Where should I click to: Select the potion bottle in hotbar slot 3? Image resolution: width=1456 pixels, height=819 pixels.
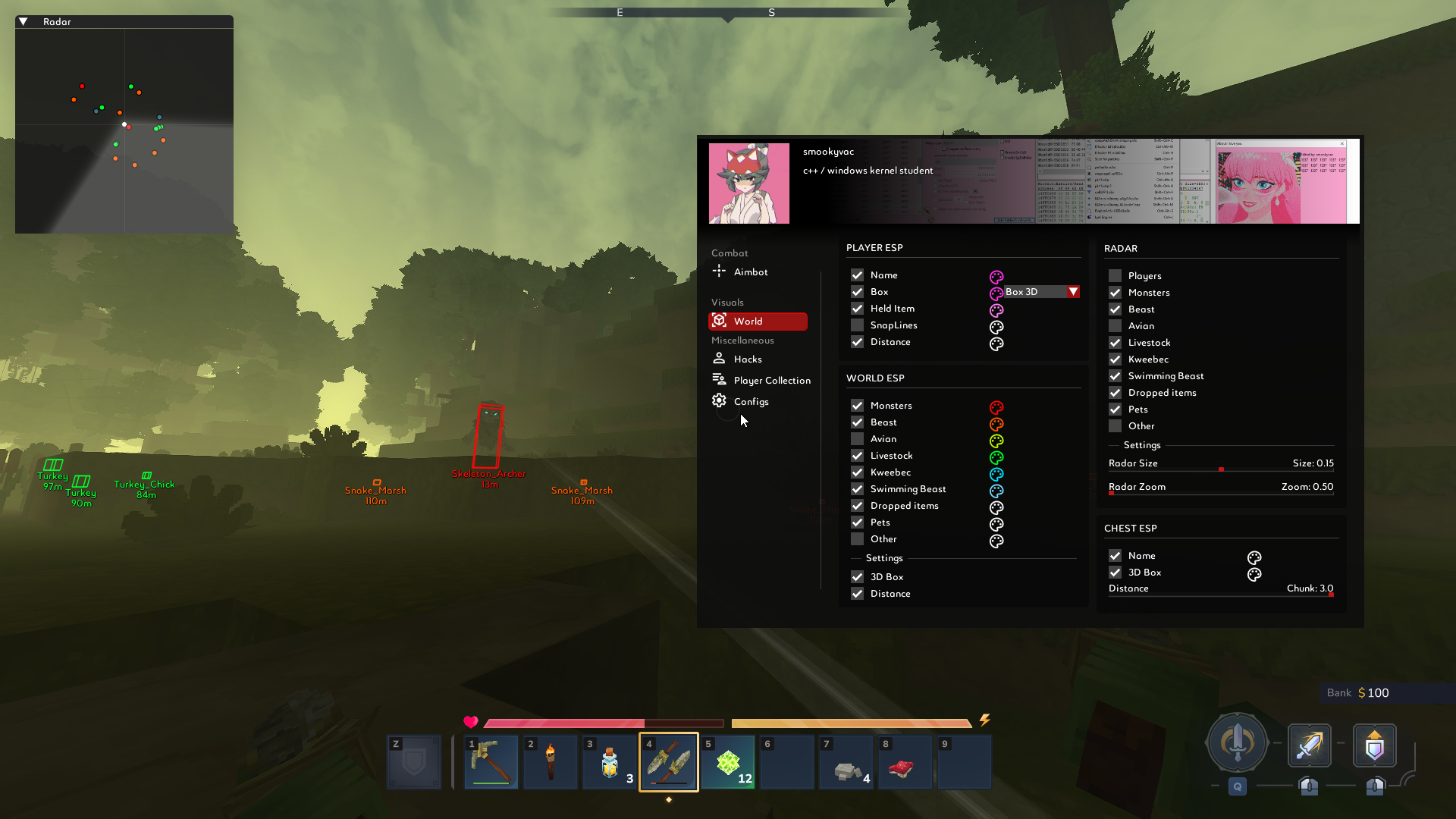(609, 762)
